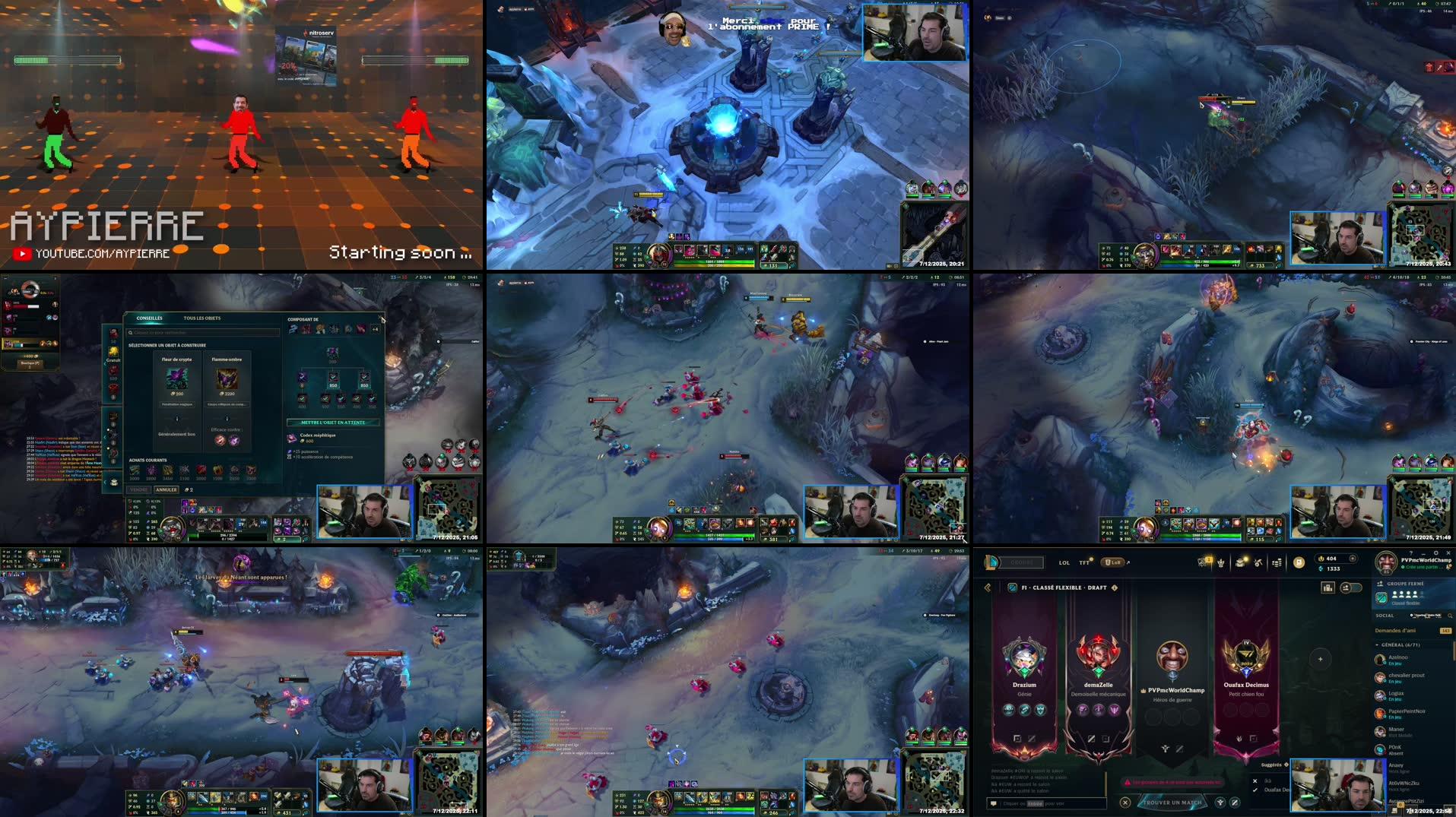The height and width of the screenshot is (817, 1456).
Task: Expand the +4 hidden components in Composant De
Action: coord(375,329)
